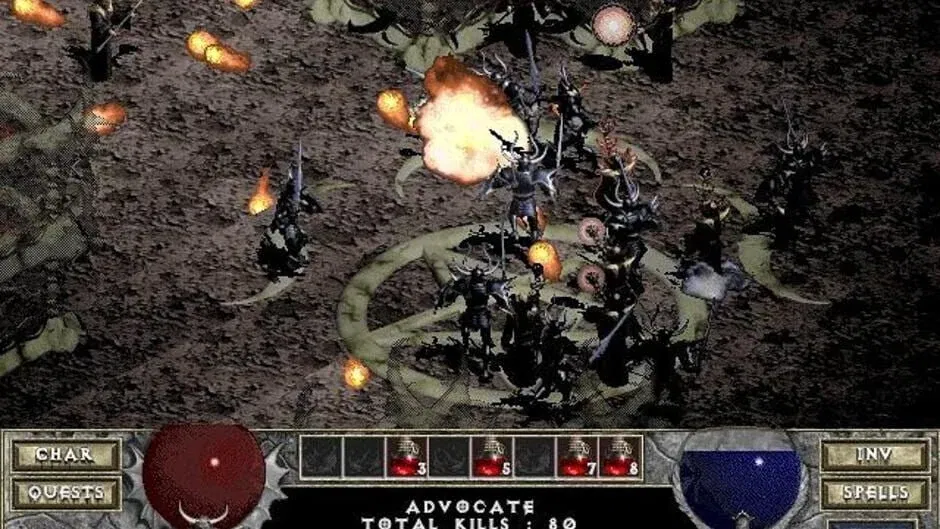940x529 pixels.
Task: Use the red potion in belt slot 8
Action: pyautogui.click(x=620, y=457)
